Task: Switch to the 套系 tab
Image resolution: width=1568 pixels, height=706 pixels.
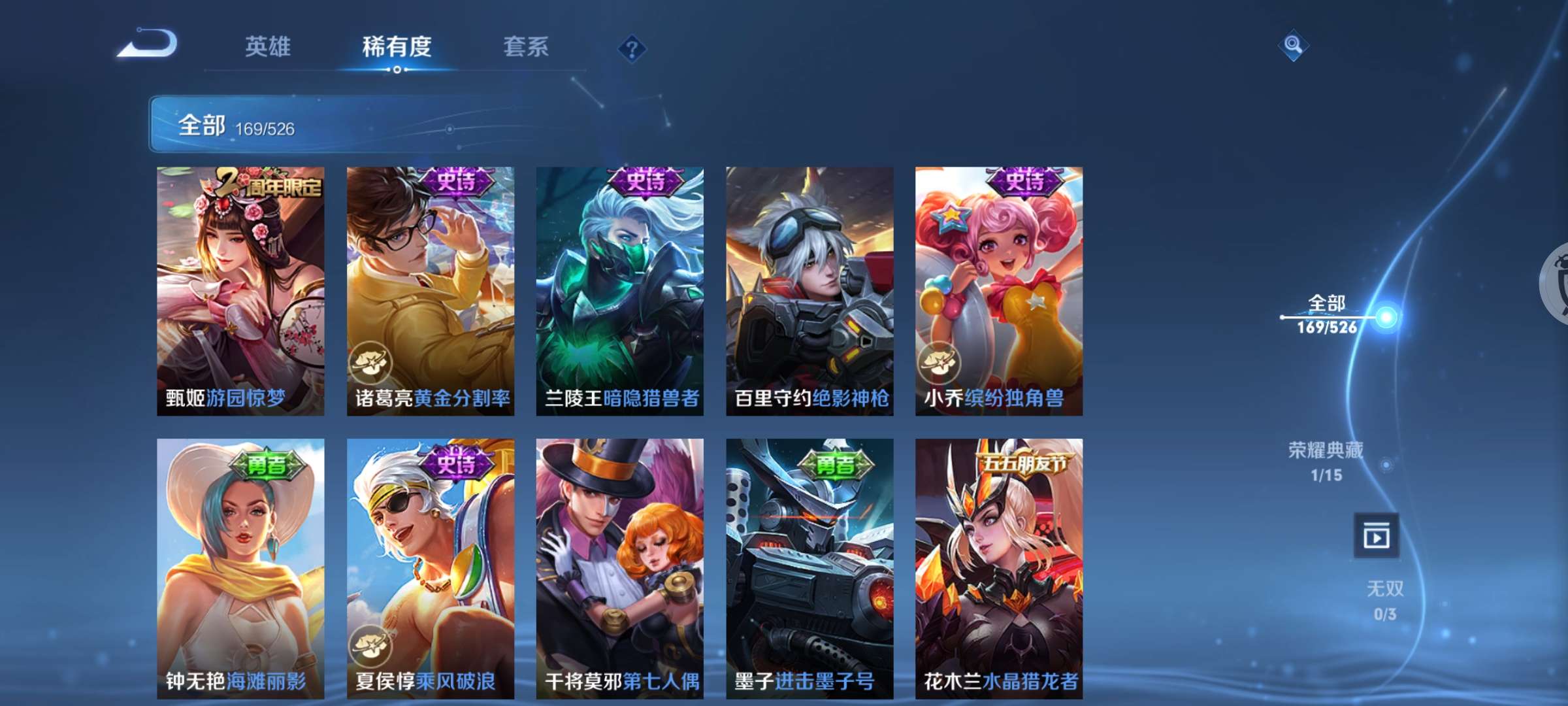Action: (x=525, y=46)
